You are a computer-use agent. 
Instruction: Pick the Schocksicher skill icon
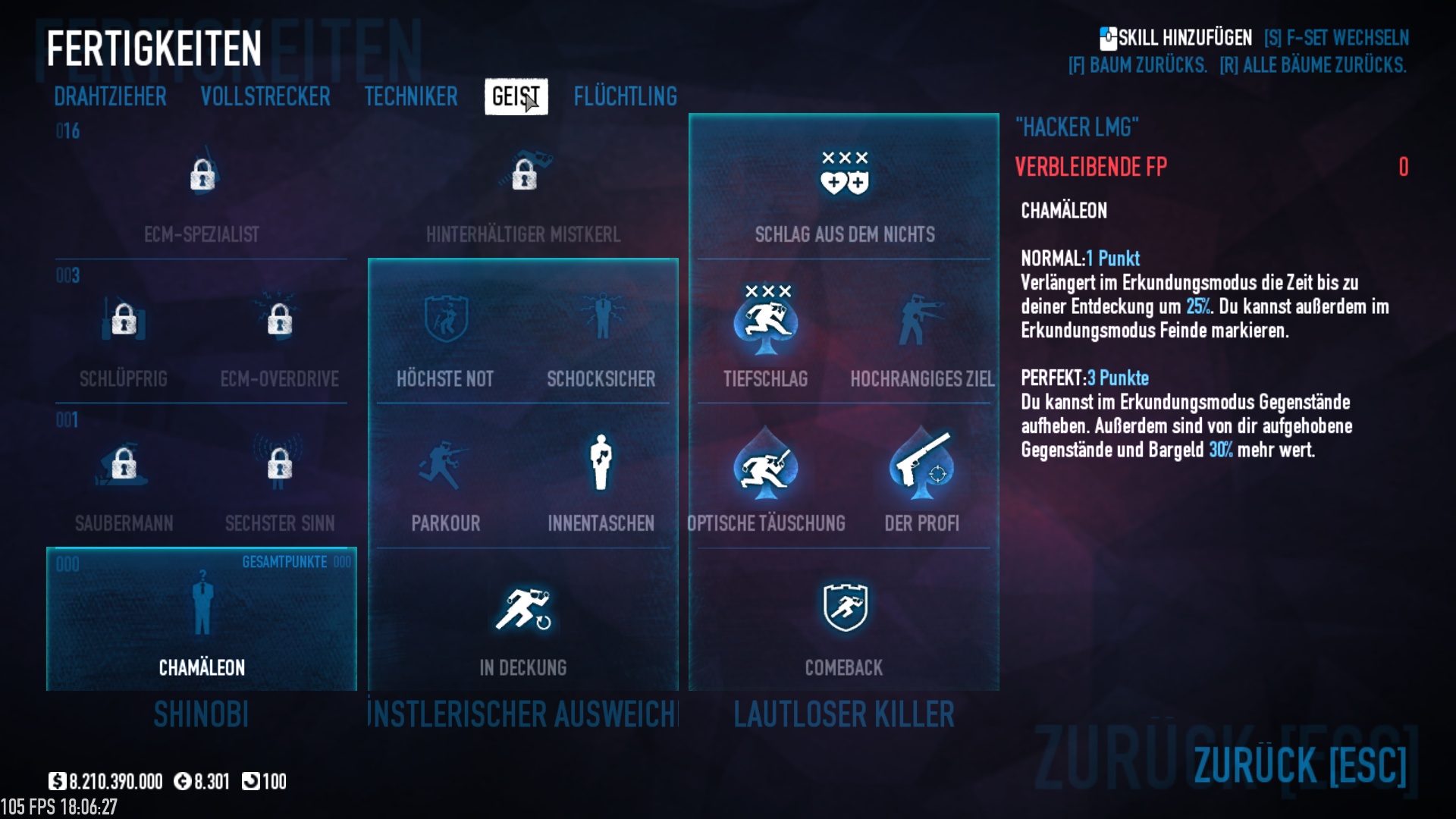point(601,320)
